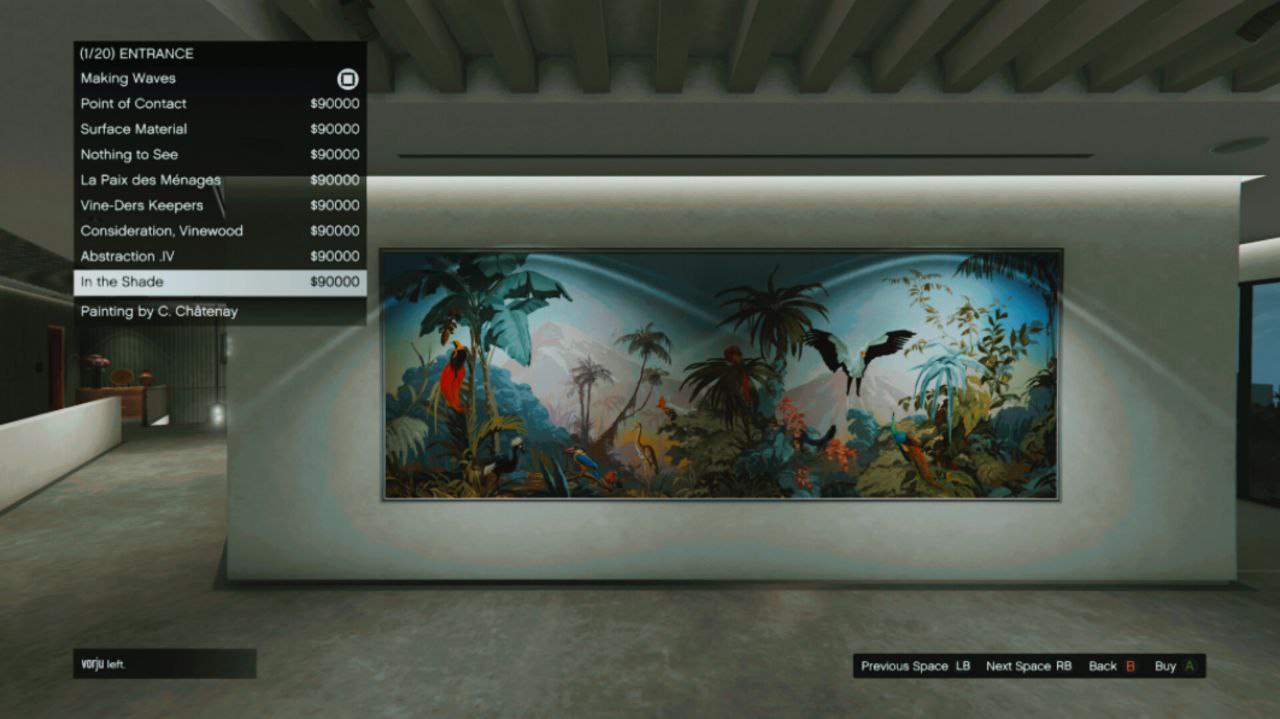This screenshot has height=719, width=1280.
Task: Pick Surface Material from the art list
Action: pos(134,129)
